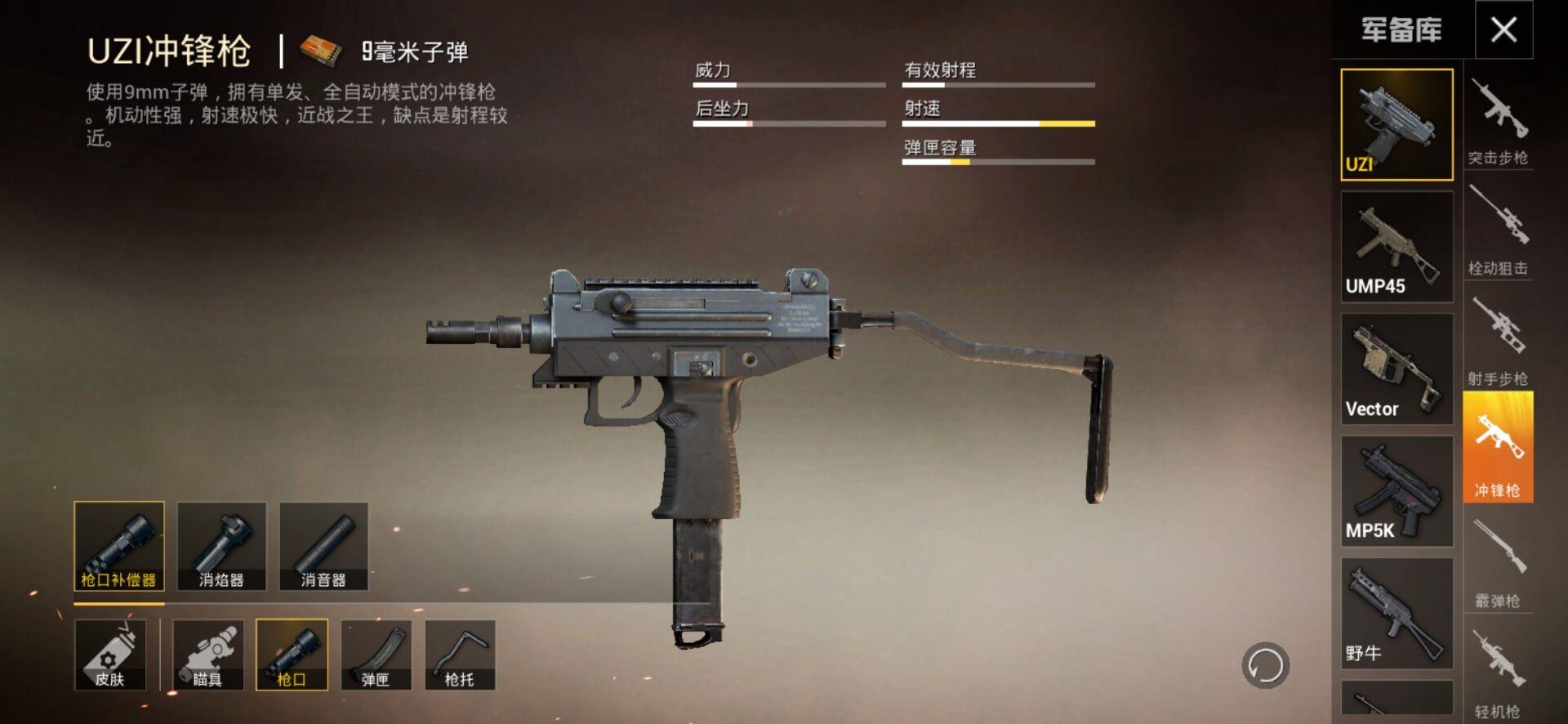Close the armory screen
Image resolution: width=1568 pixels, height=724 pixels.
pos(1503,30)
